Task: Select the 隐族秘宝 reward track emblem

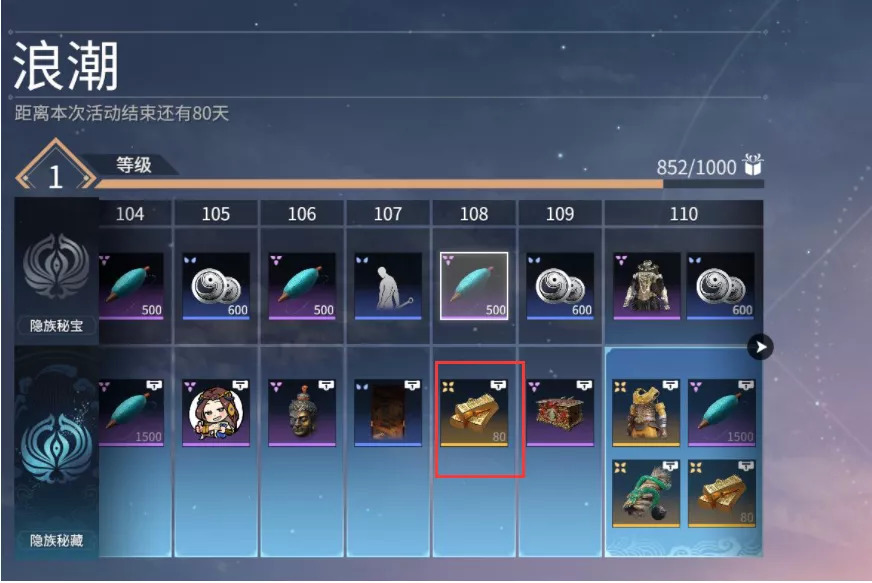Action: [x=56, y=270]
